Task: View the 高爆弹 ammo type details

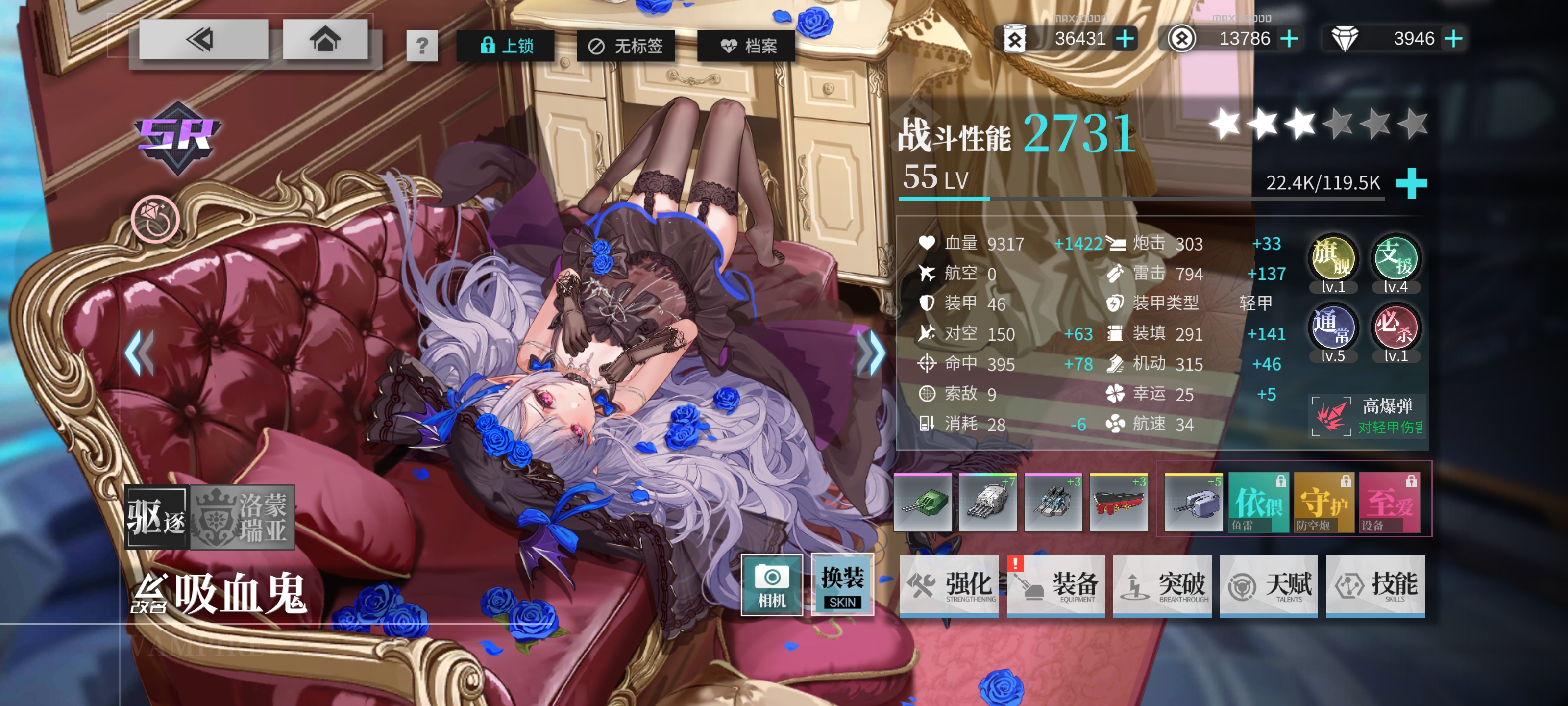Action: 1368,417
